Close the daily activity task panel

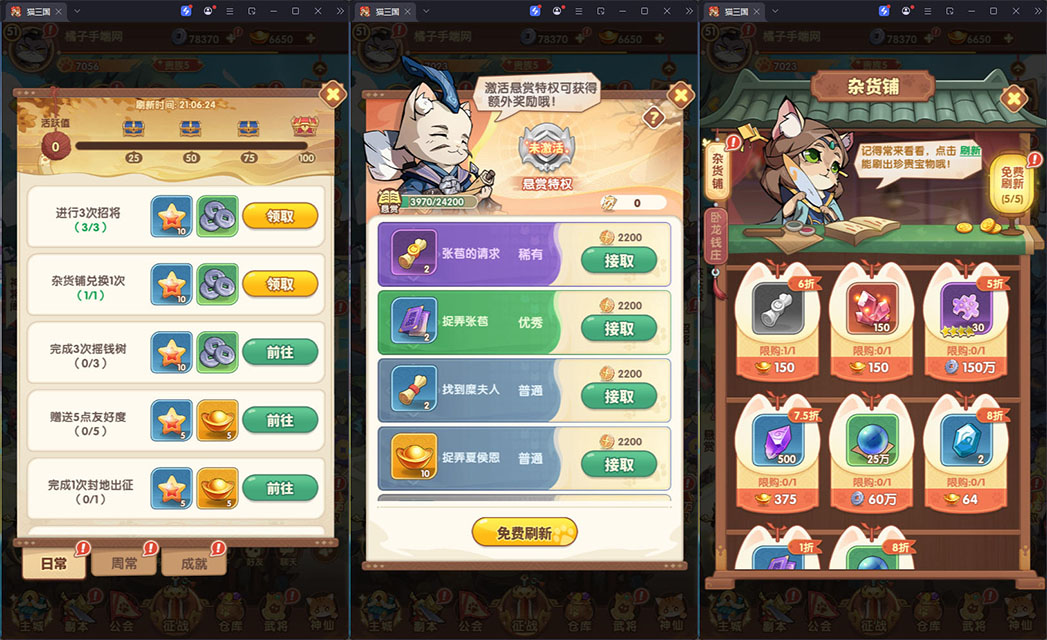click(331, 95)
